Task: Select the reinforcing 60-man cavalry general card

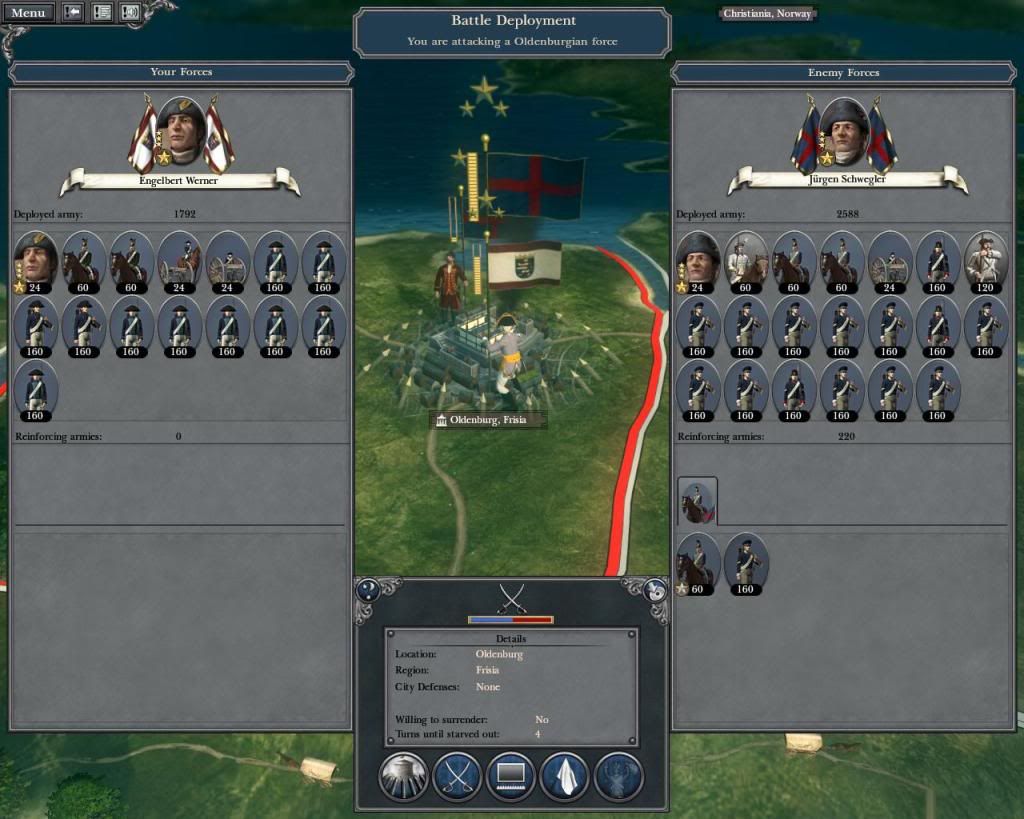Action: [697, 563]
